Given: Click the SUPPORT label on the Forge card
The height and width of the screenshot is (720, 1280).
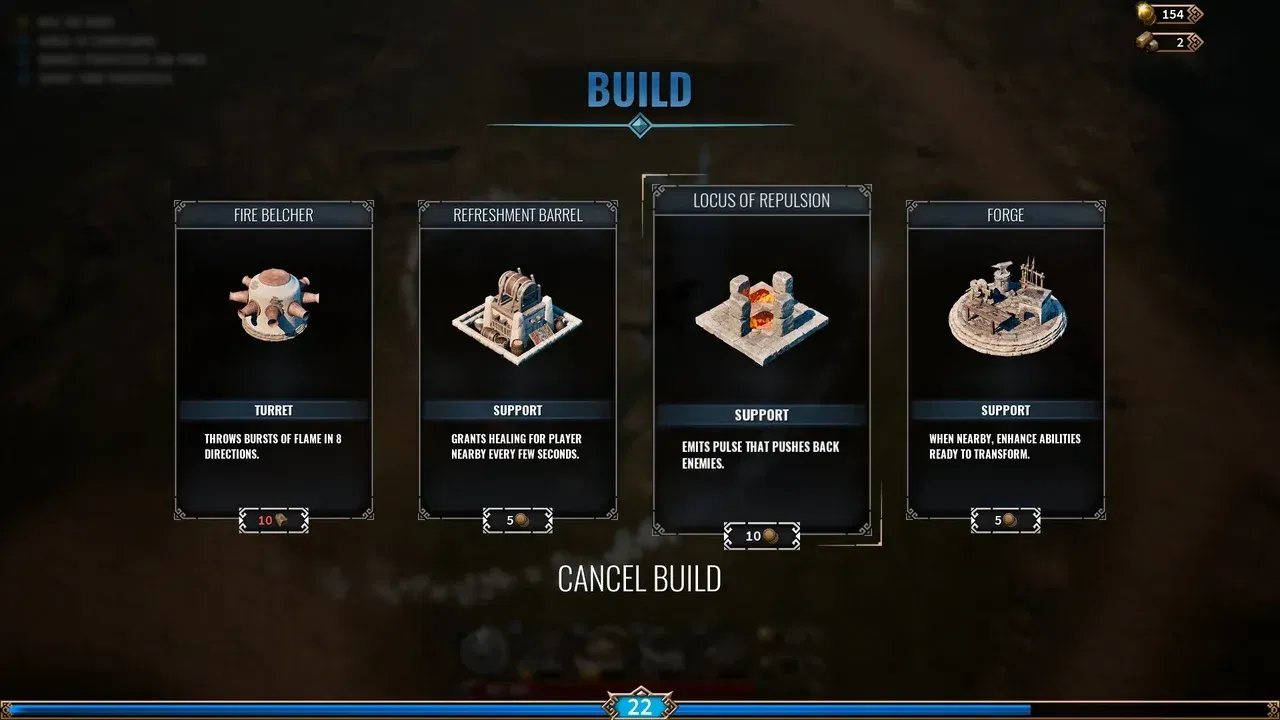Looking at the screenshot, I should click(x=1005, y=409).
